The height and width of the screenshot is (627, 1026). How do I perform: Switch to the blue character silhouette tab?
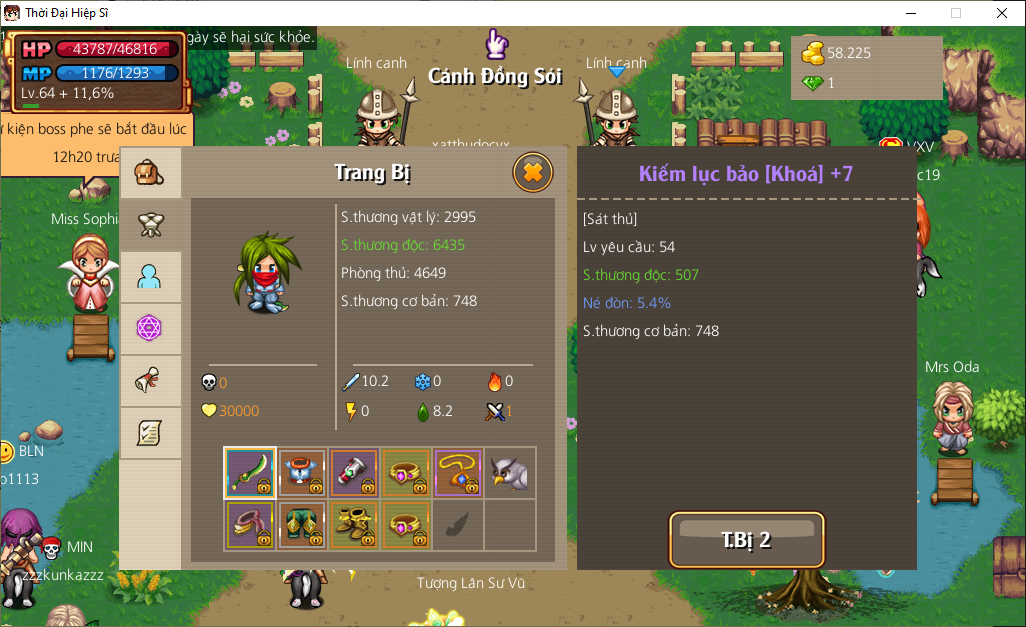pyautogui.click(x=150, y=277)
